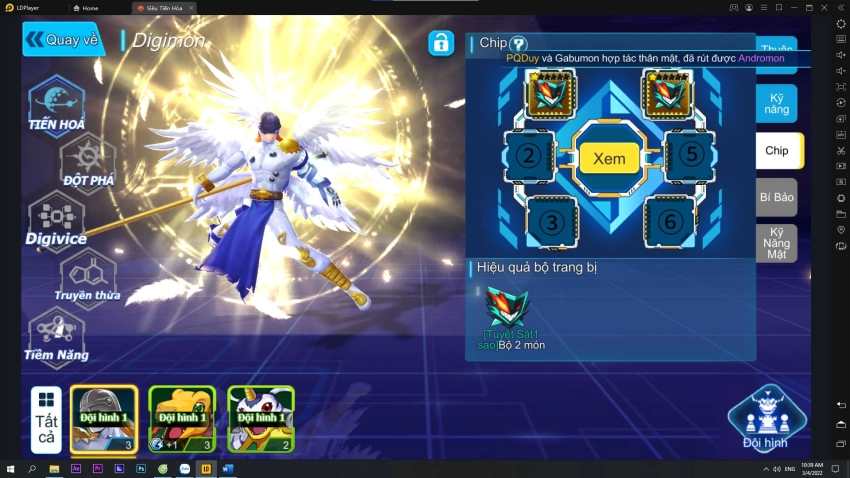This screenshot has width=850, height=478.
Task: Select empty chip slot number 3
Action: click(552, 222)
